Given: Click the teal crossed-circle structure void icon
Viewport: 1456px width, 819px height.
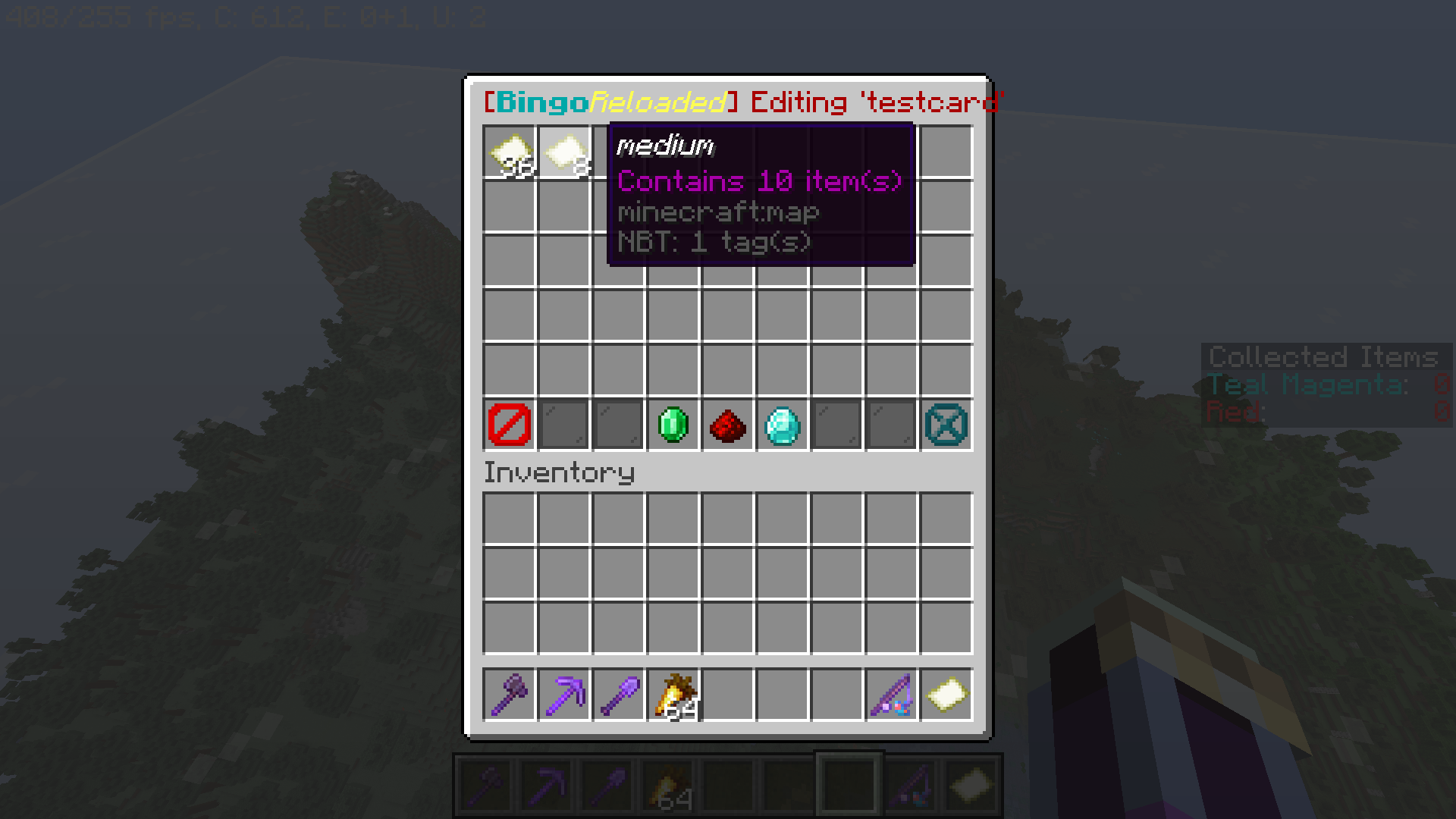Looking at the screenshot, I should 946,425.
